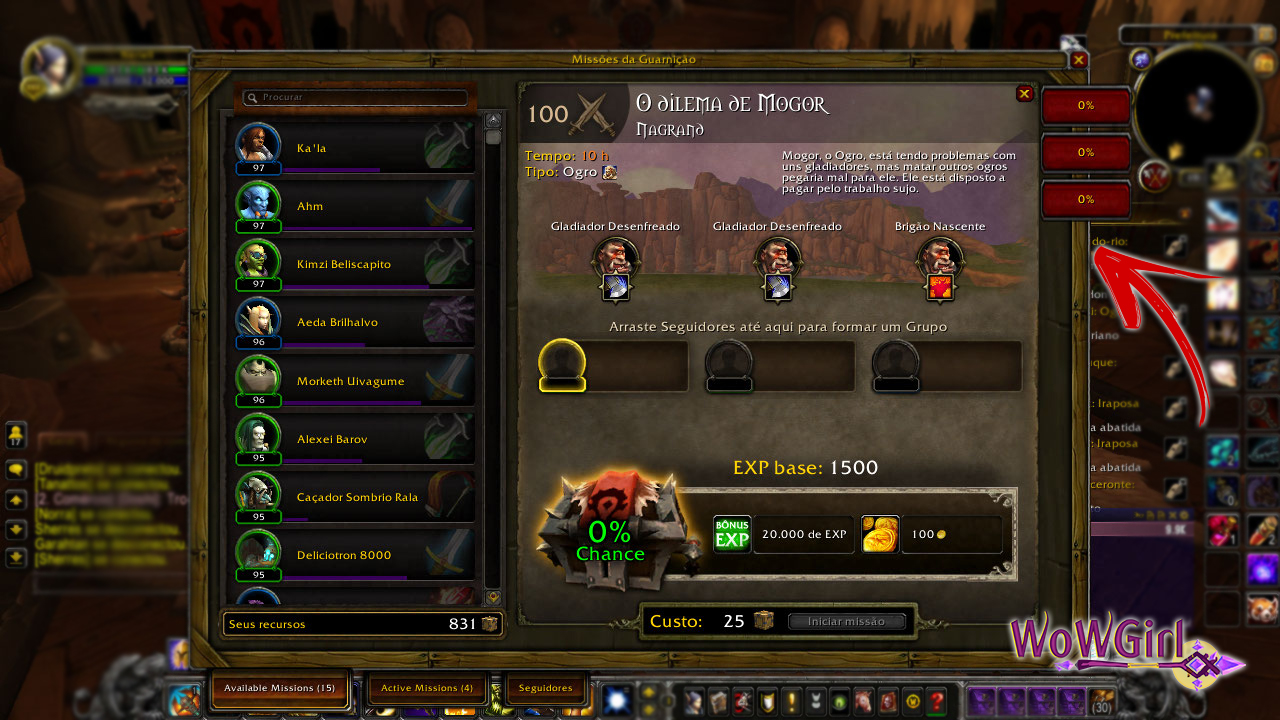This screenshot has height=720, width=1280.
Task: Open the Active Missions tab
Action: coord(426,688)
